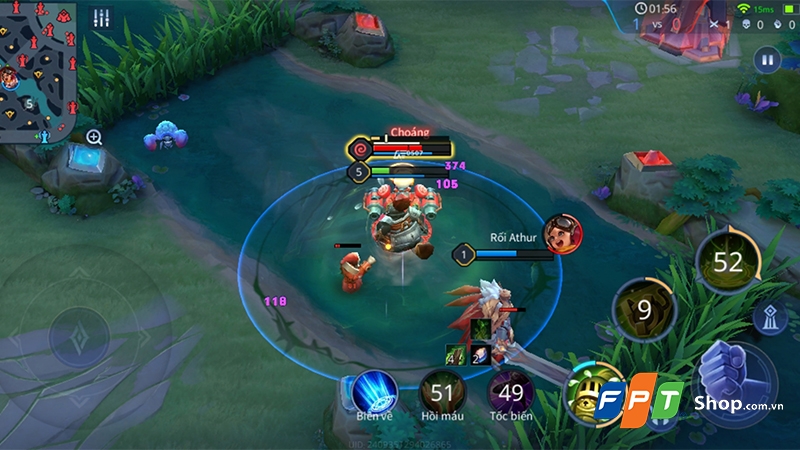Click the minimap magnifier zoom button
Screen dimensions: 800x450
(x=94, y=137)
